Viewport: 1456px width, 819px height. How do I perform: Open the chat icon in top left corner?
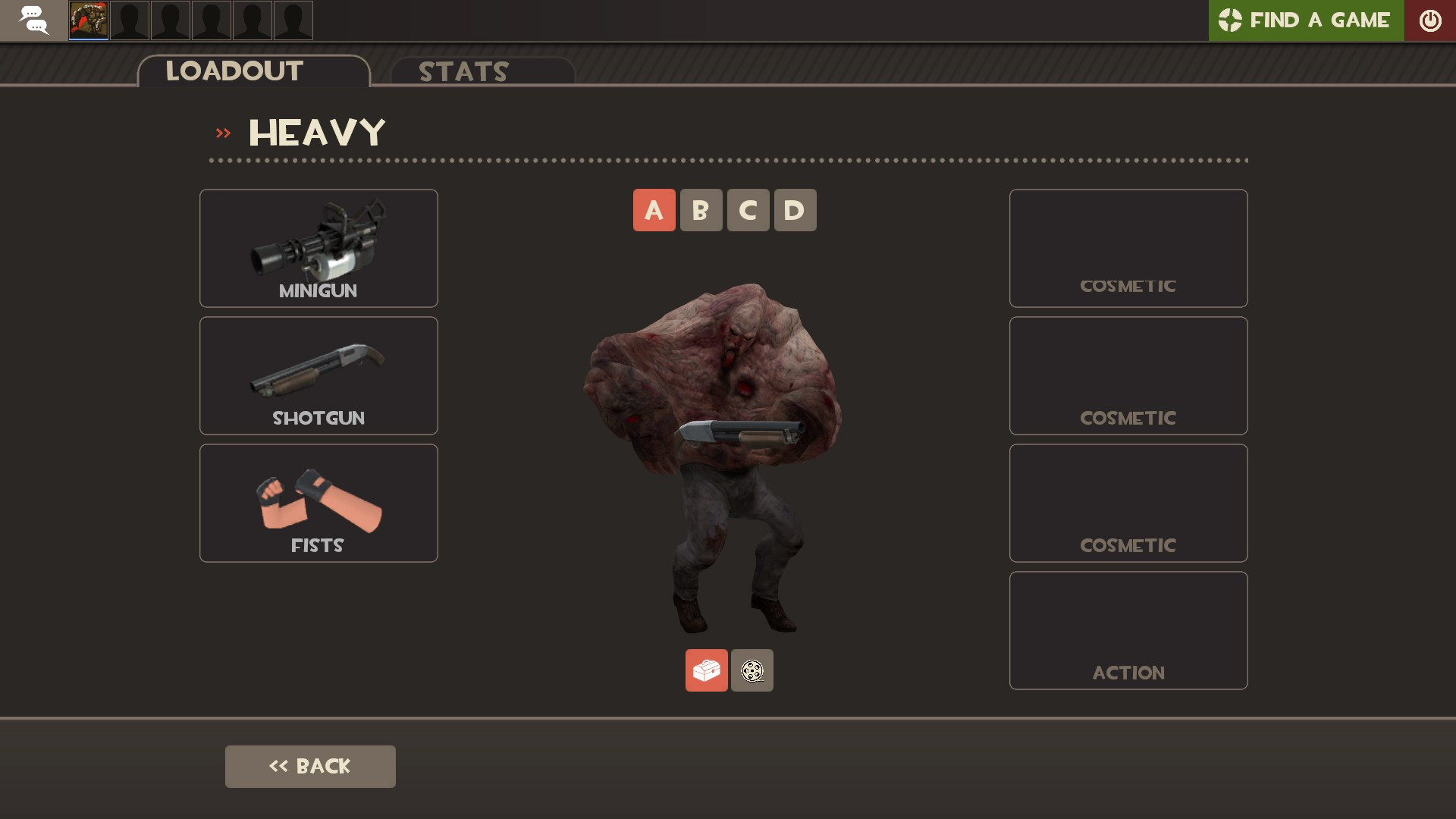click(33, 20)
